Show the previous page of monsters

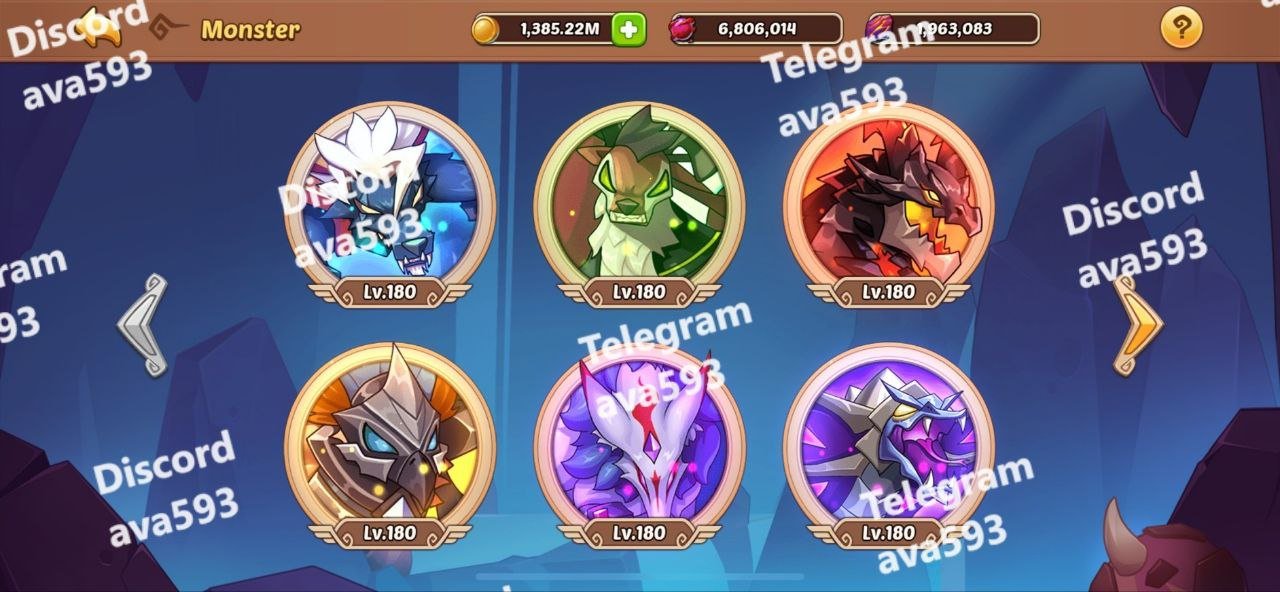141,325
